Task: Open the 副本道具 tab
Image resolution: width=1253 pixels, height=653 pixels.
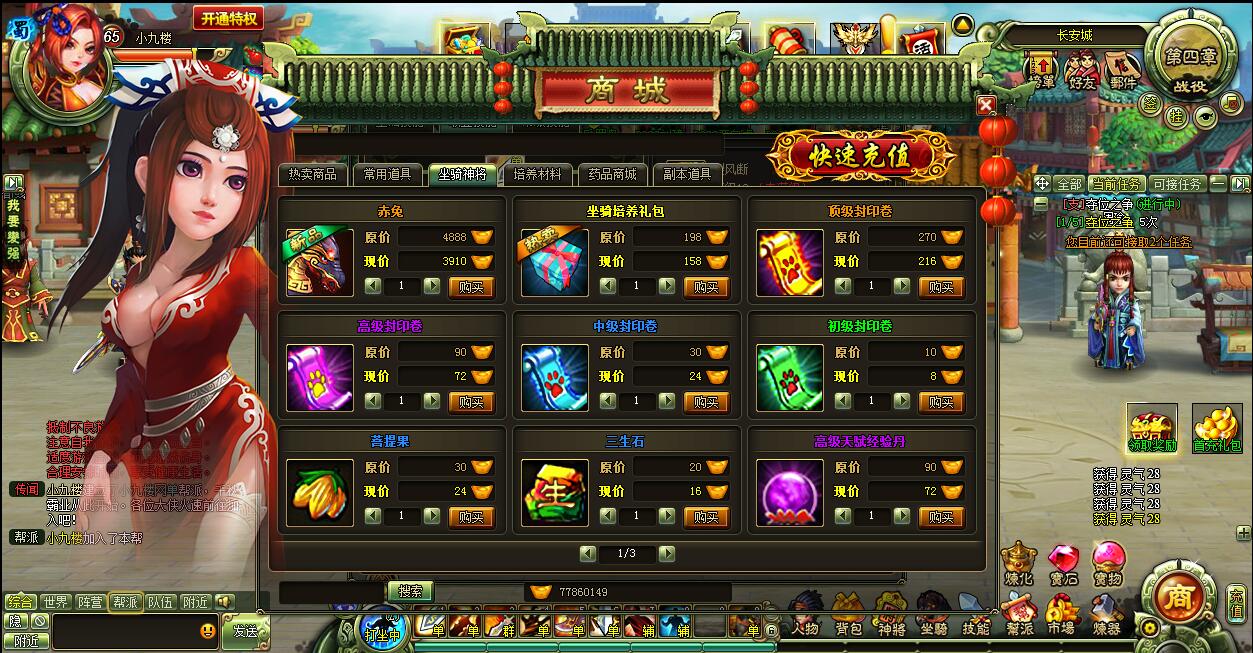Action: point(687,174)
